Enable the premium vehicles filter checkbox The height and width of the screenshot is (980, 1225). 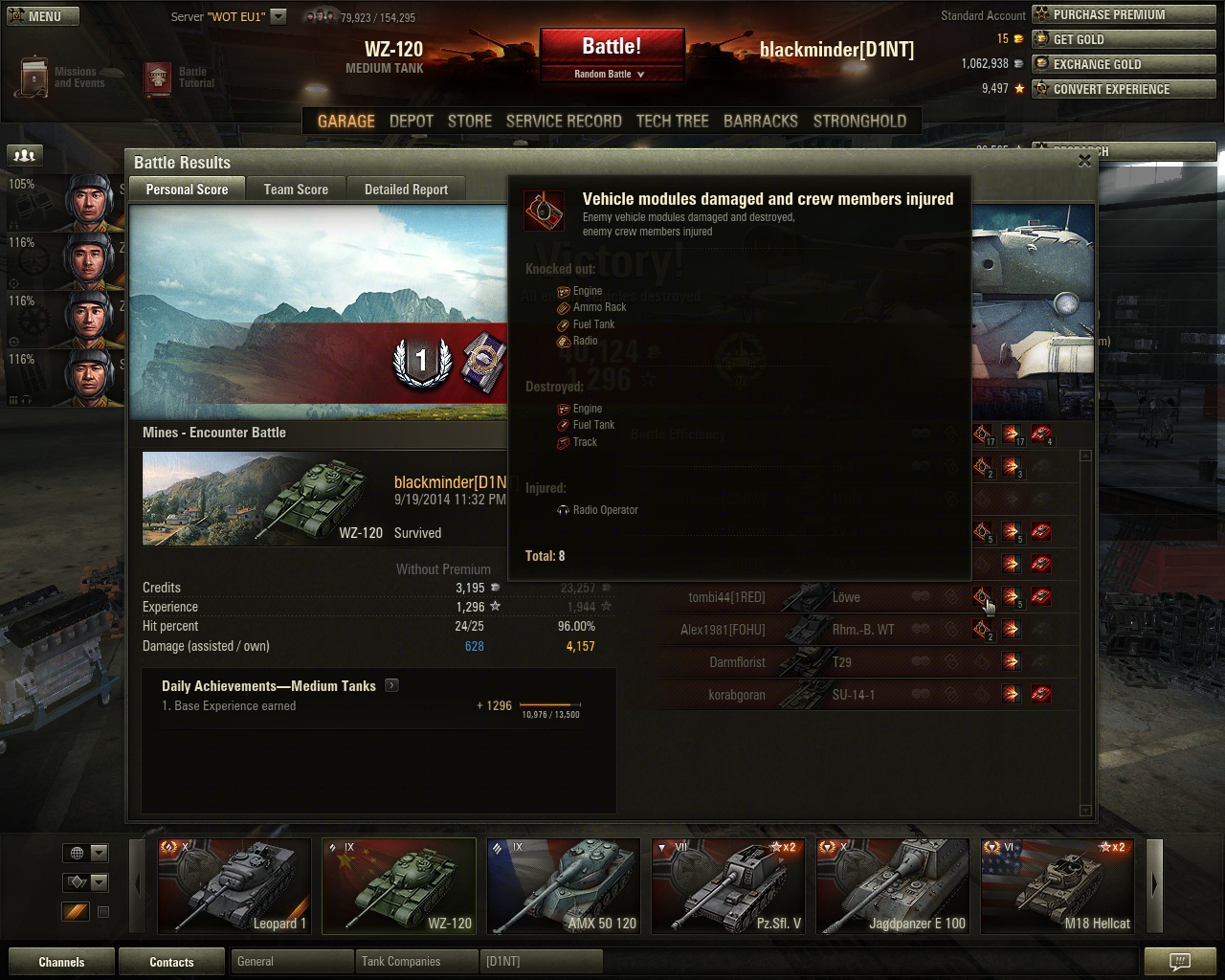pyautogui.click(x=102, y=912)
